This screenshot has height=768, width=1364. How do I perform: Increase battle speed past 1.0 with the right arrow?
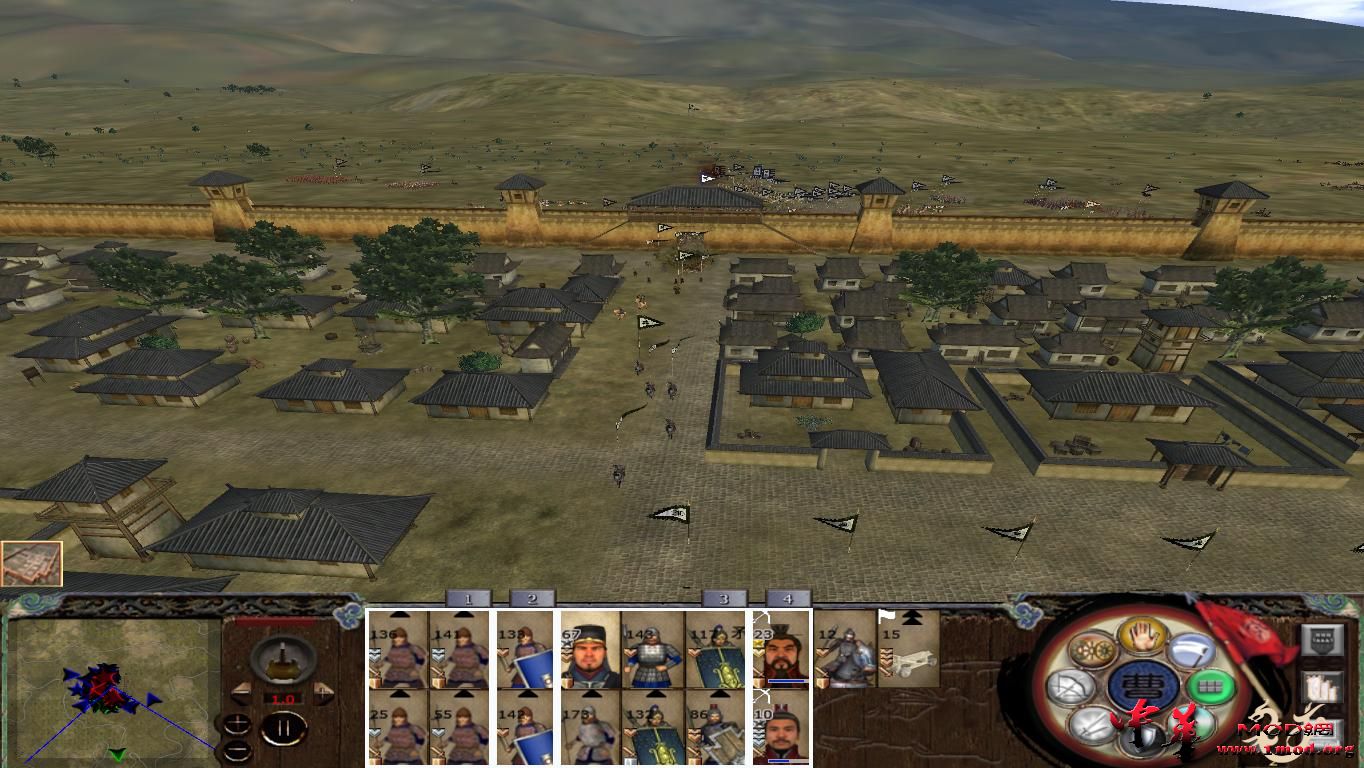pyautogui.click(x=321, y=693)
